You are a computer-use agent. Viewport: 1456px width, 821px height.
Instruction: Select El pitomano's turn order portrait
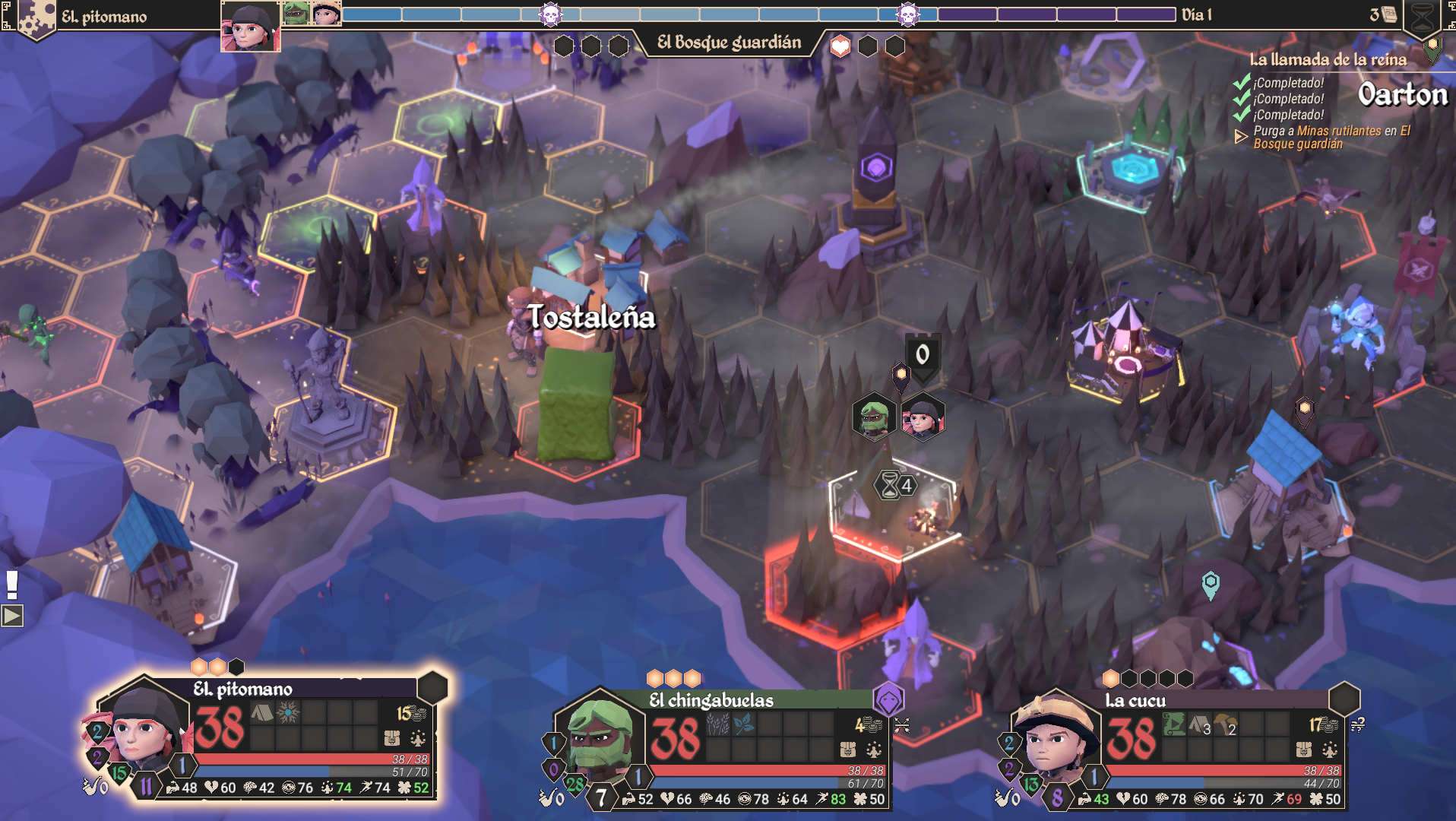click(x=250, y=27)
